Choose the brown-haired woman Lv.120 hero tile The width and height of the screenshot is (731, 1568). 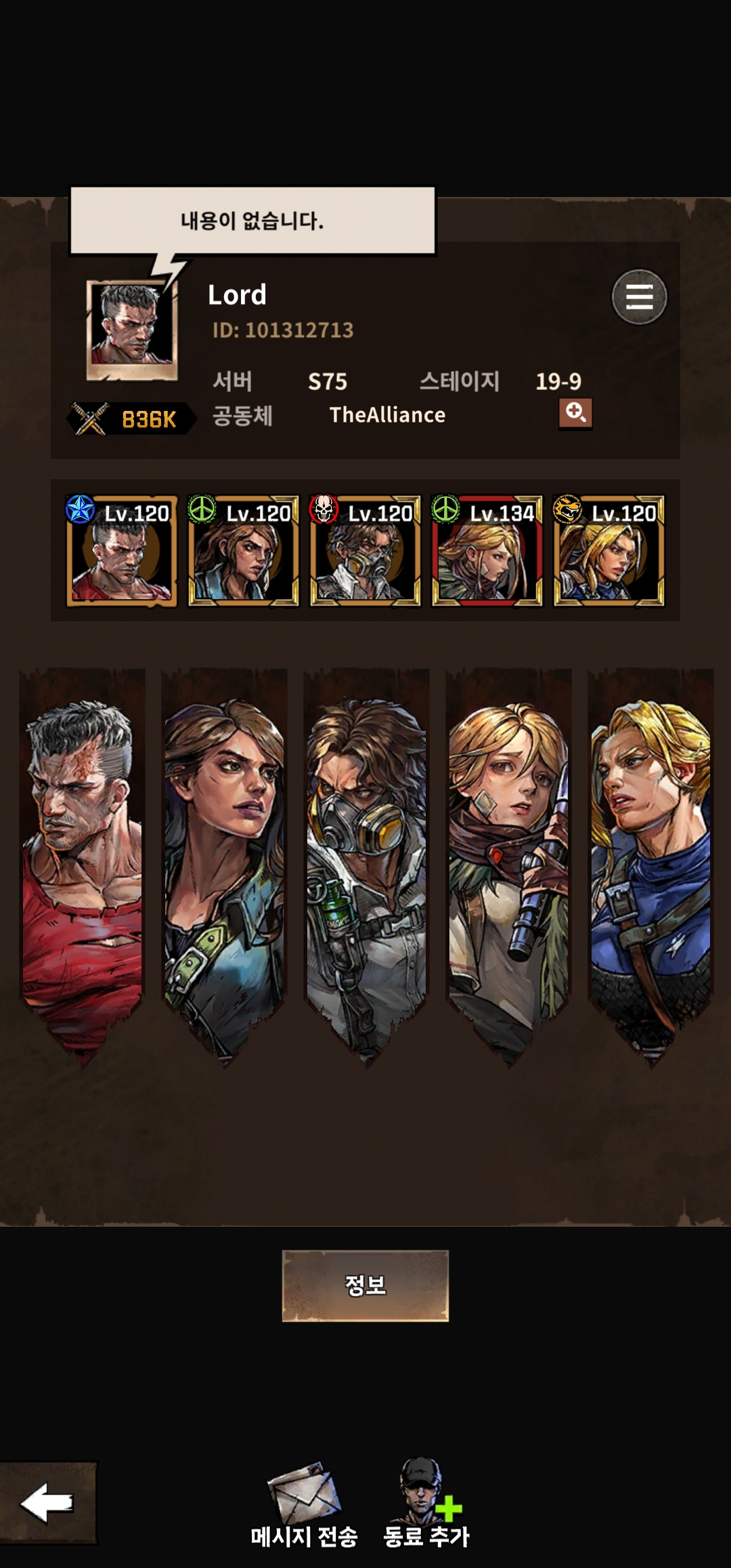(x=243, y=551)
